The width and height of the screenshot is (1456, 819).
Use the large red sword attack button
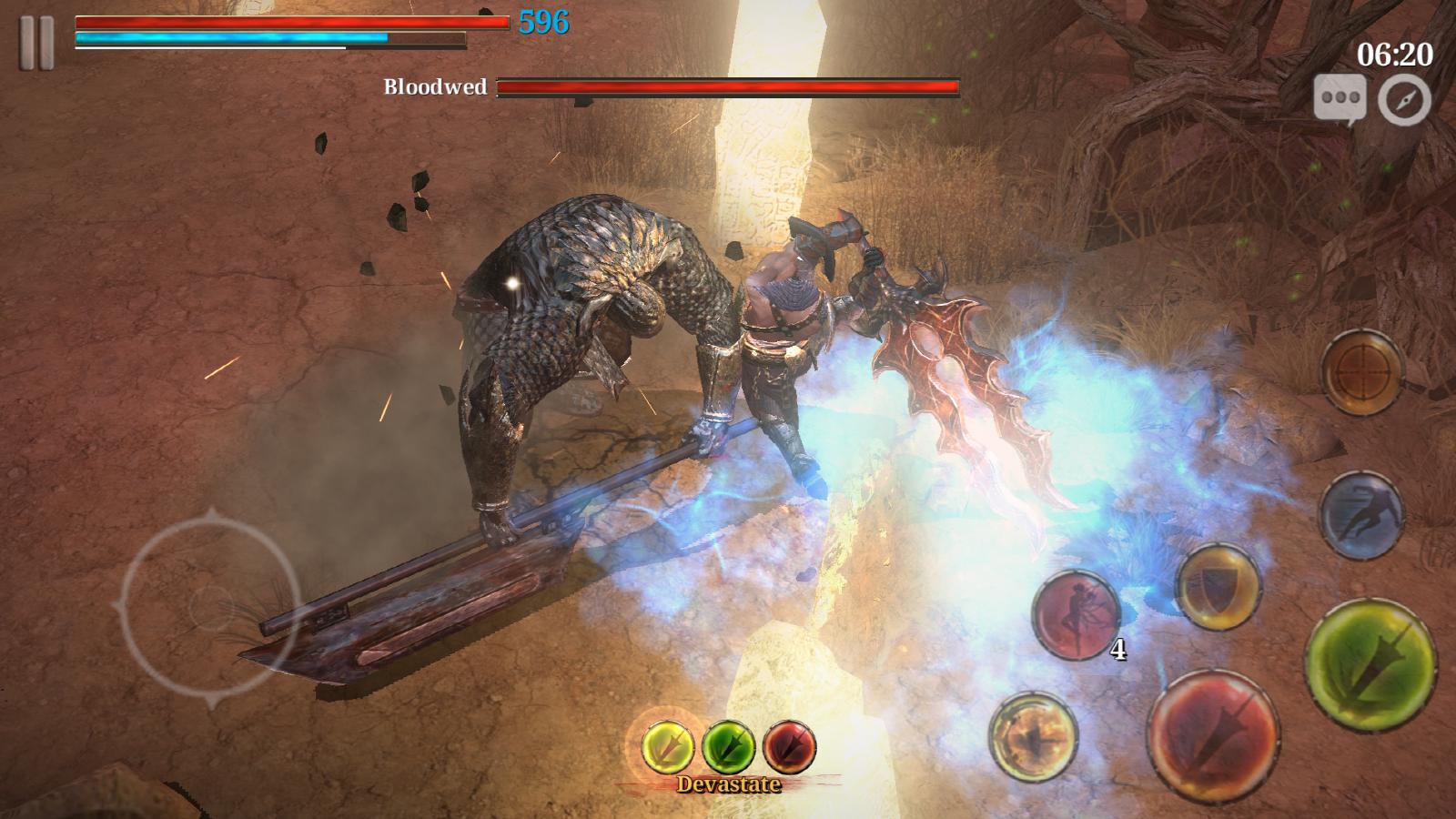pos(1213,733)
